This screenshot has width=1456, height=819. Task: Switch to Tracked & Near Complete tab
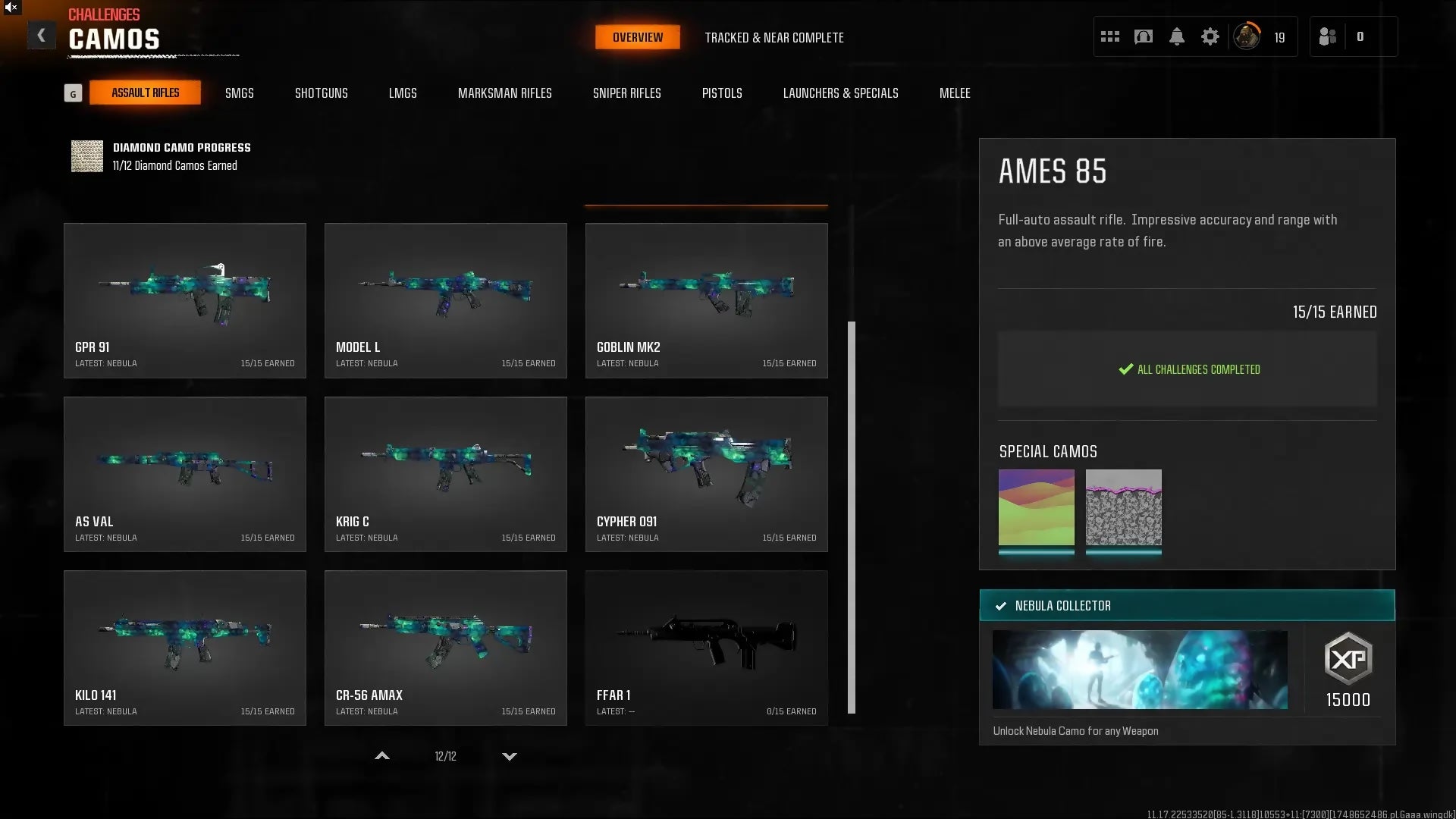click(773, 37)
